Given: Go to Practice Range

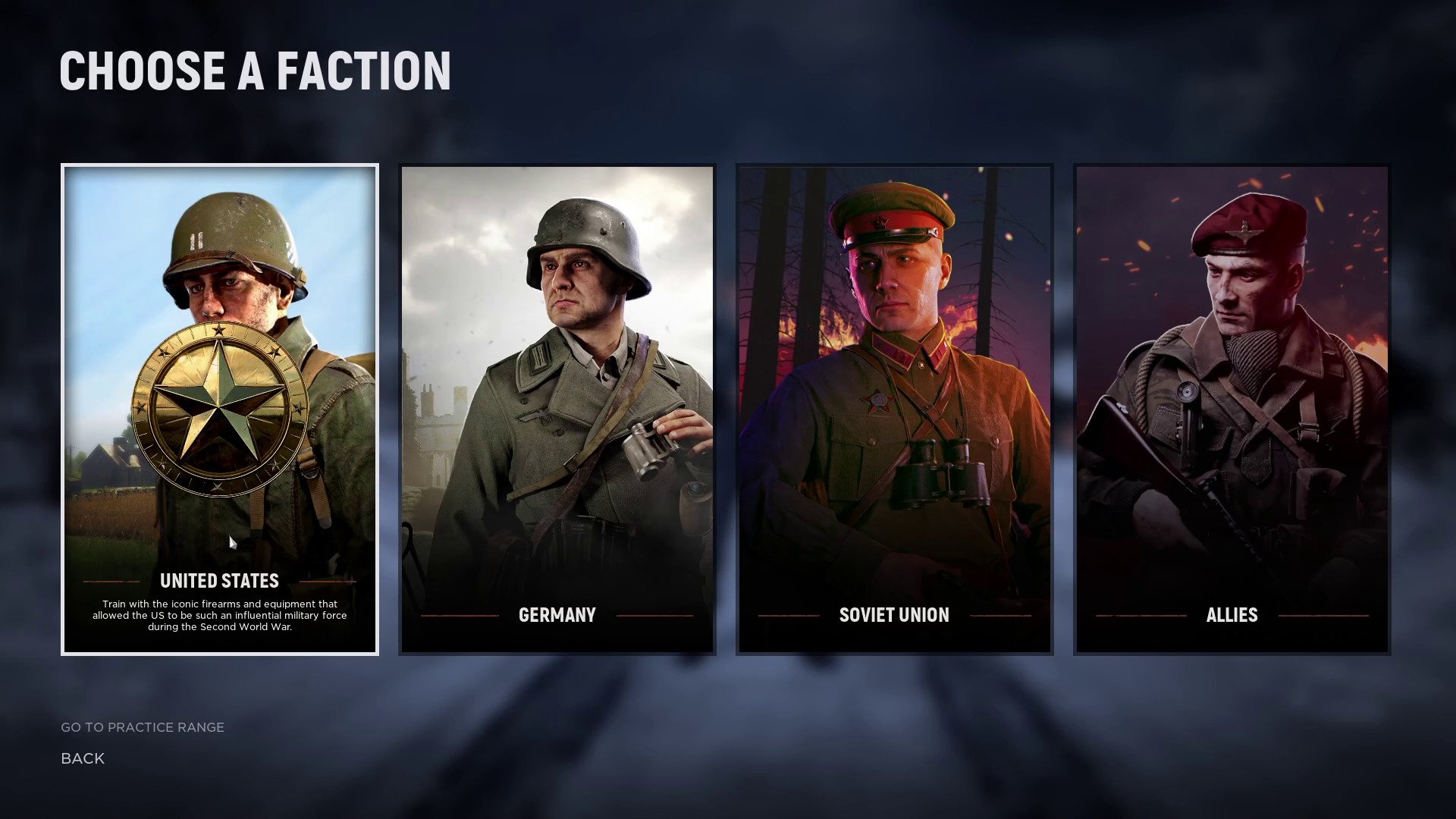Looking at the screenshot, I should 143,727.
